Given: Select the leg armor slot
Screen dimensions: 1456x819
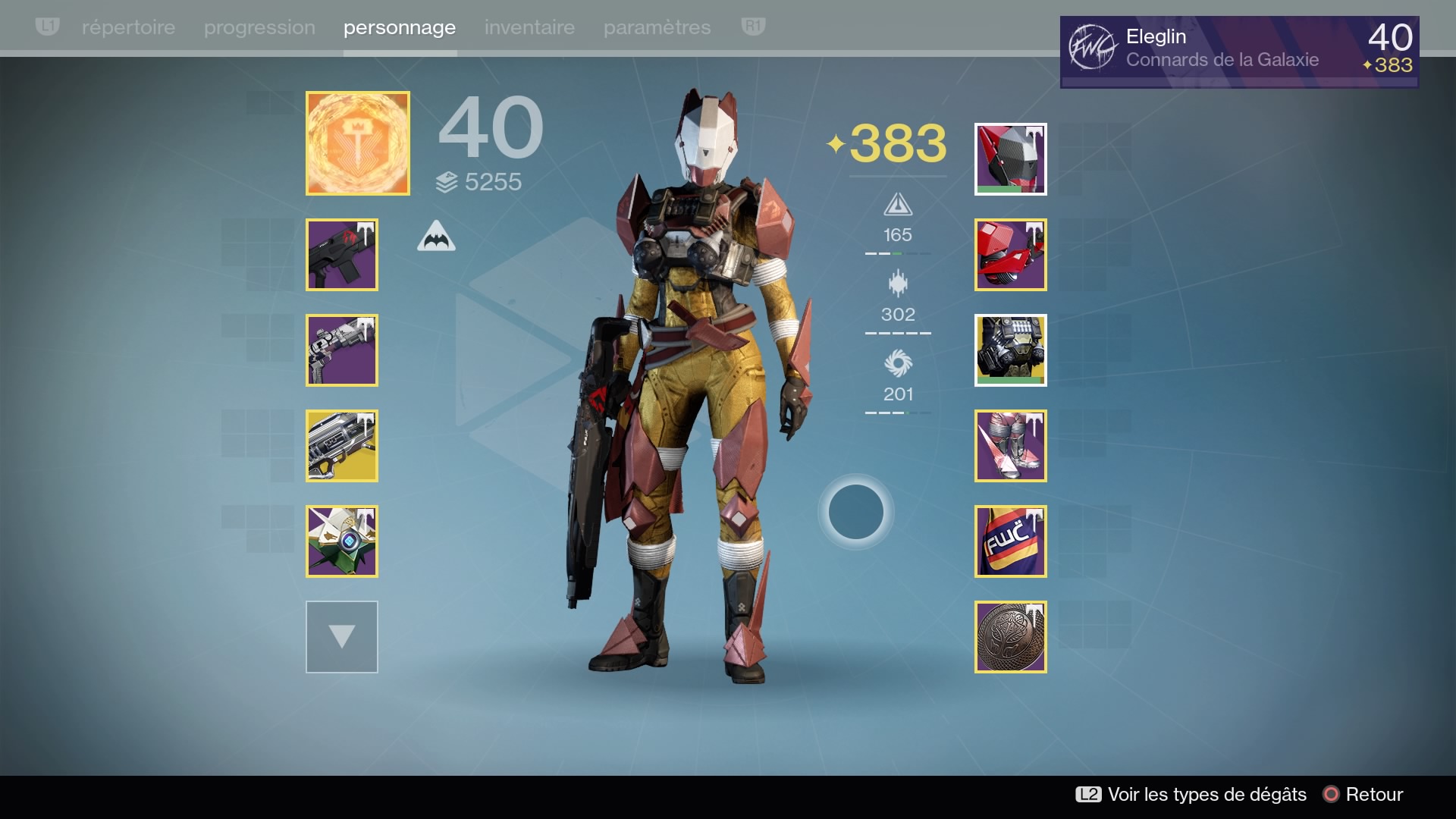Looking at the screenshot, I should click(1011, 446).
